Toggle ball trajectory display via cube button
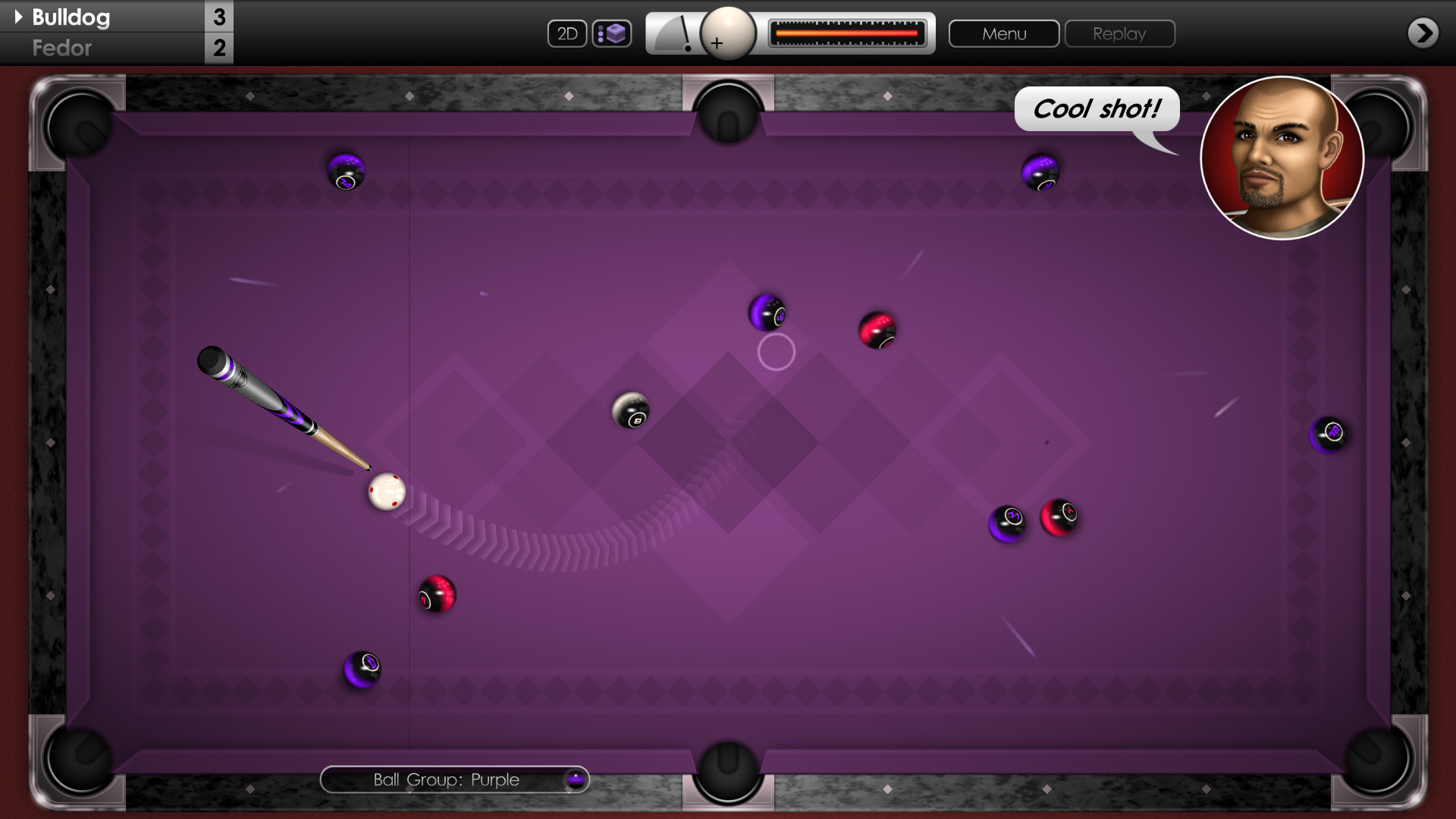 [612, 33]
